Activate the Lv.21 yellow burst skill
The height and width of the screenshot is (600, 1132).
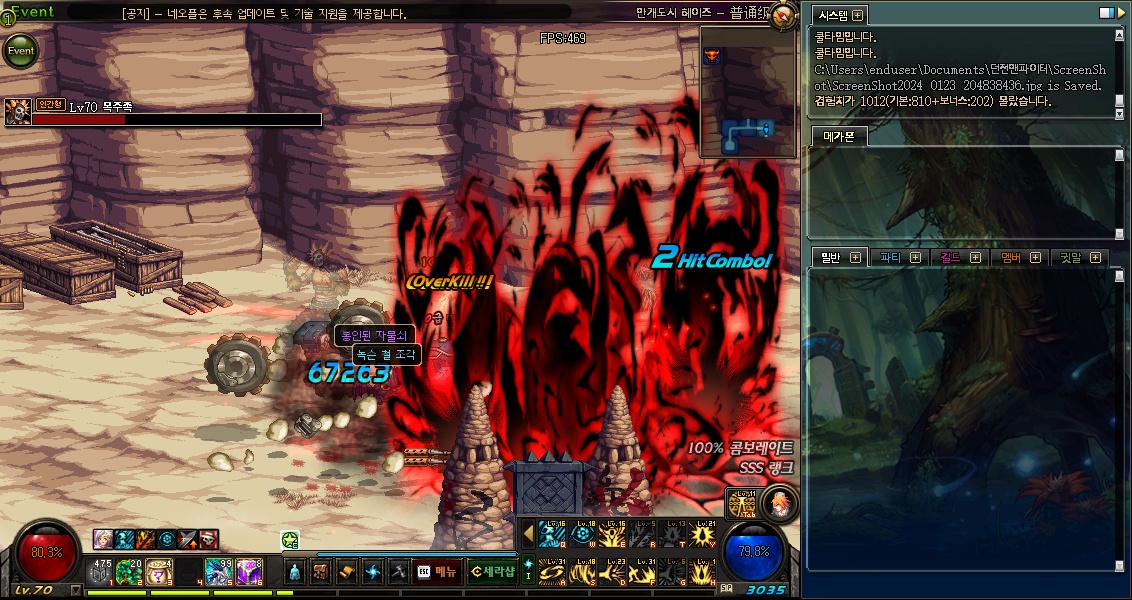click(x=705, y=534)
